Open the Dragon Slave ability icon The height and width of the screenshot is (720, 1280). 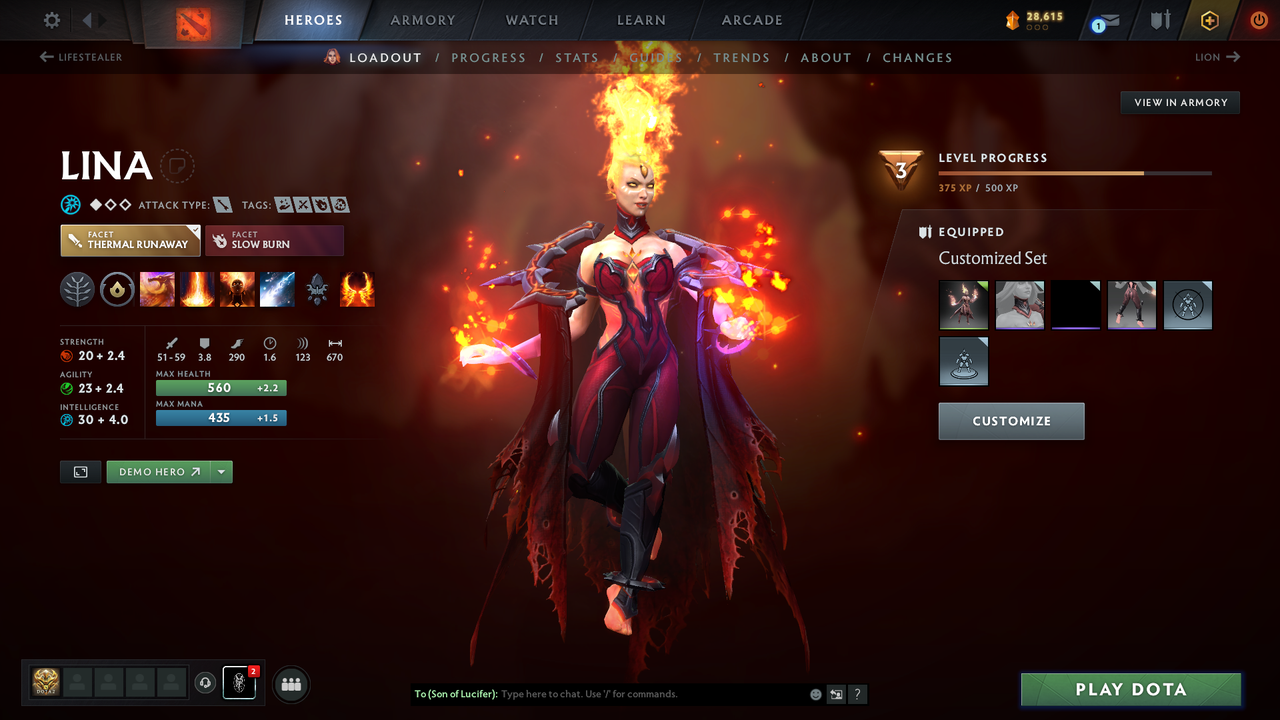coord(157,289)
